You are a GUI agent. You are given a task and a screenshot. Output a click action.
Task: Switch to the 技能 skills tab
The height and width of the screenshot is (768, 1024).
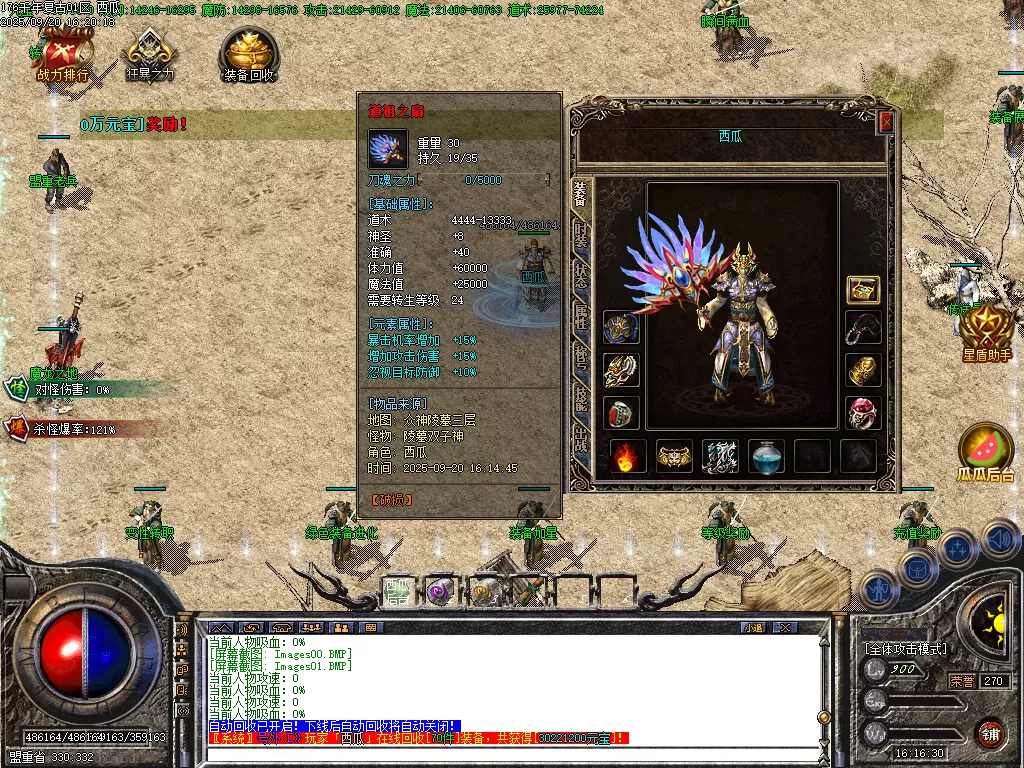(581, 401)
